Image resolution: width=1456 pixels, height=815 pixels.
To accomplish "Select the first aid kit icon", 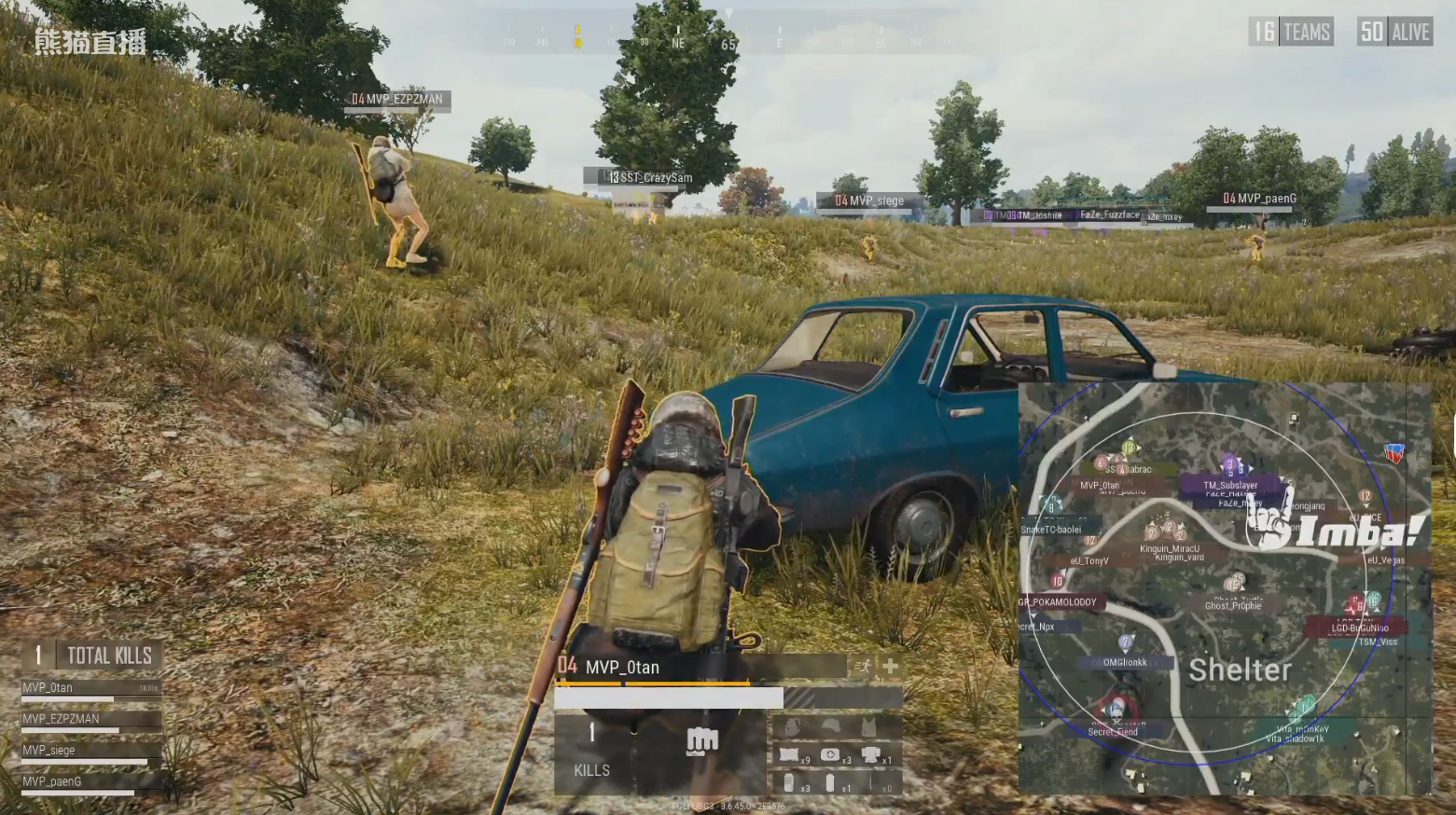I will point(829,755).
